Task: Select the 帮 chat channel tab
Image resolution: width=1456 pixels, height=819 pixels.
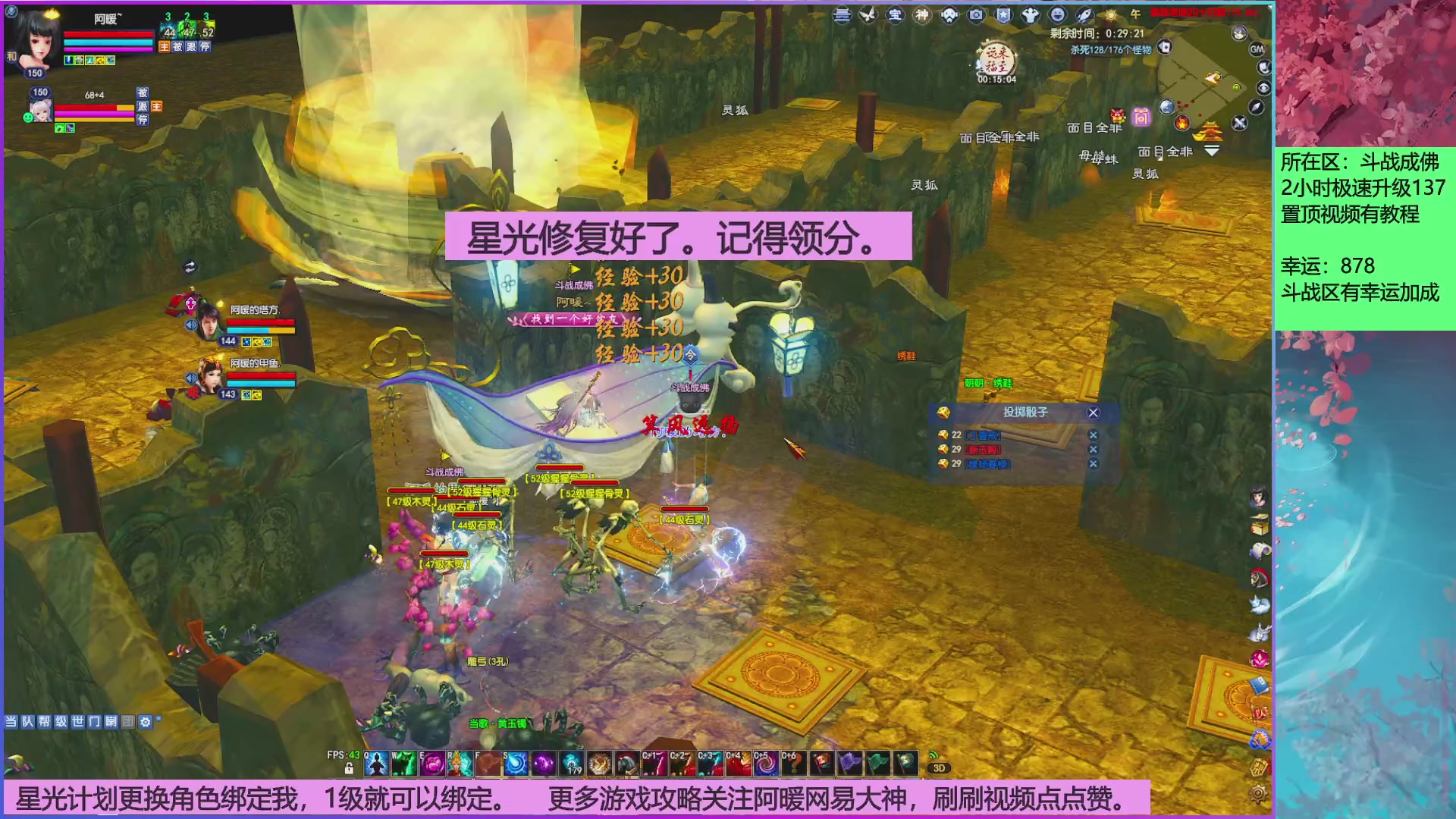Action: [x=44, y=721]
